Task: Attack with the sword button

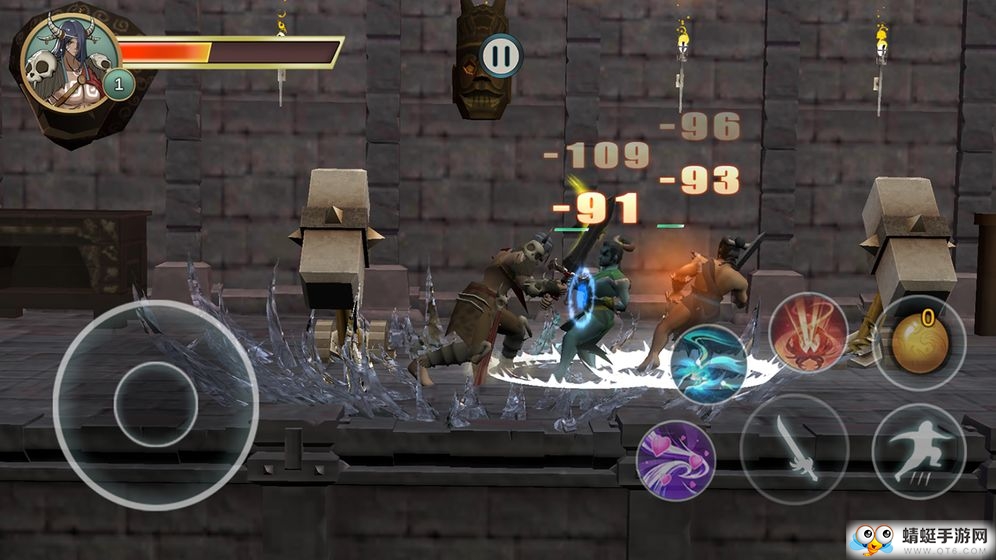Action: [x=794, y=448]
